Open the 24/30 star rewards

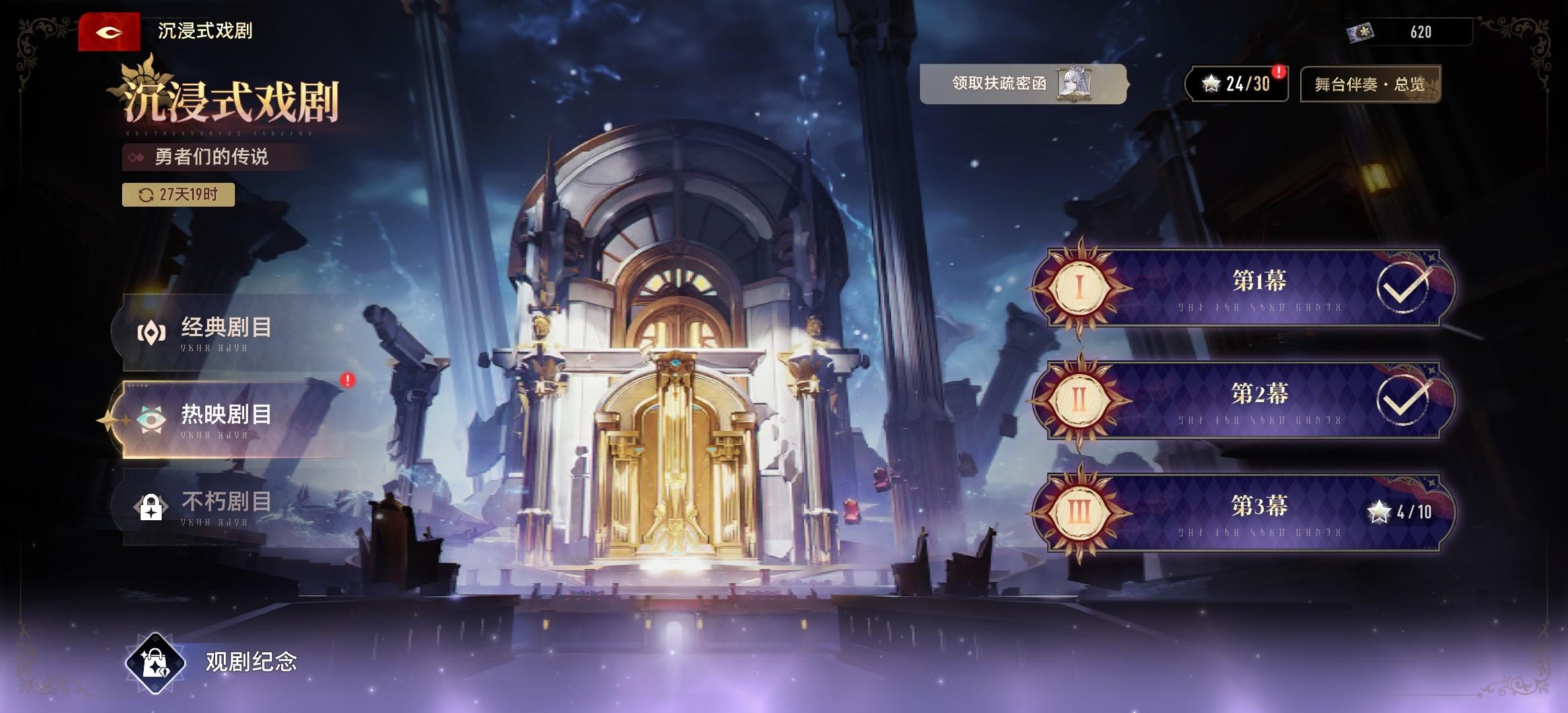(x=1237, y=84)
